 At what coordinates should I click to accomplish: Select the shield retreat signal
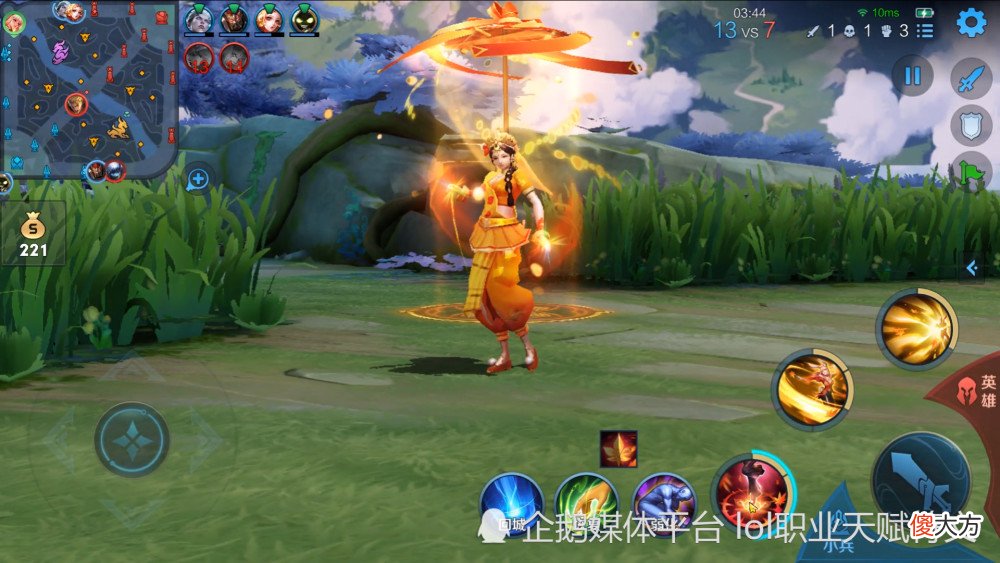click(970, 125)
